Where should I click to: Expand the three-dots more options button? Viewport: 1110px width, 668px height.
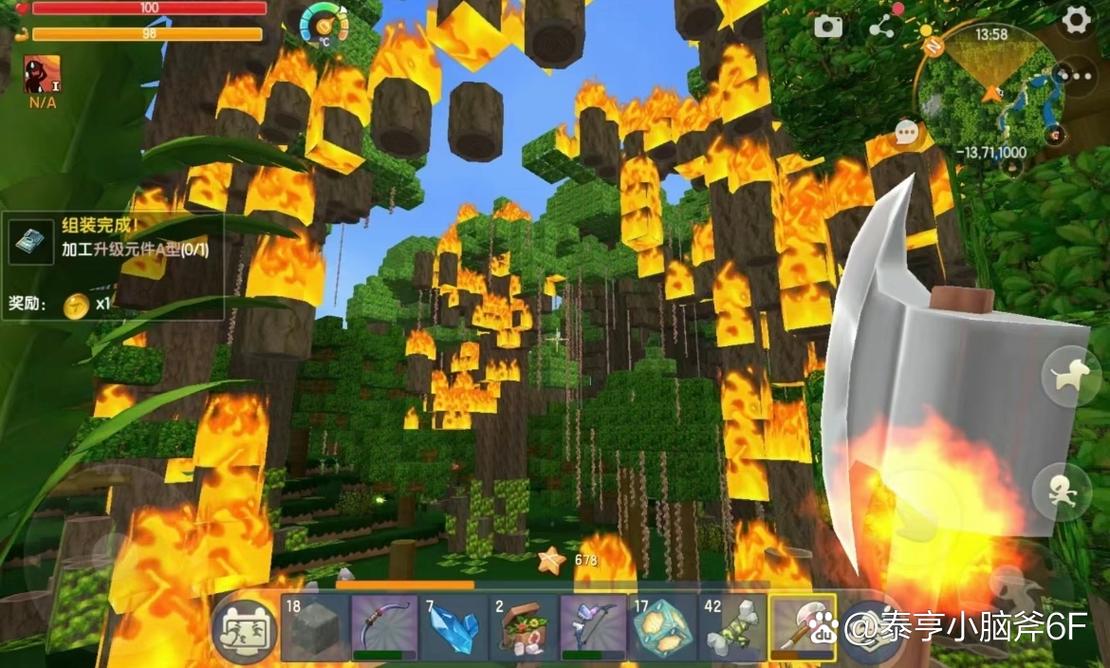coord(1075,75)
